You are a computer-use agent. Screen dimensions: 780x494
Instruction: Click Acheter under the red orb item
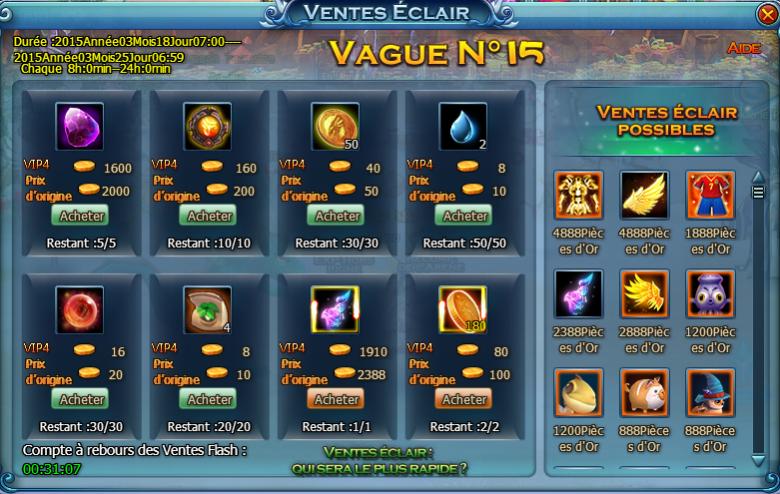click(x=82, y=399)
